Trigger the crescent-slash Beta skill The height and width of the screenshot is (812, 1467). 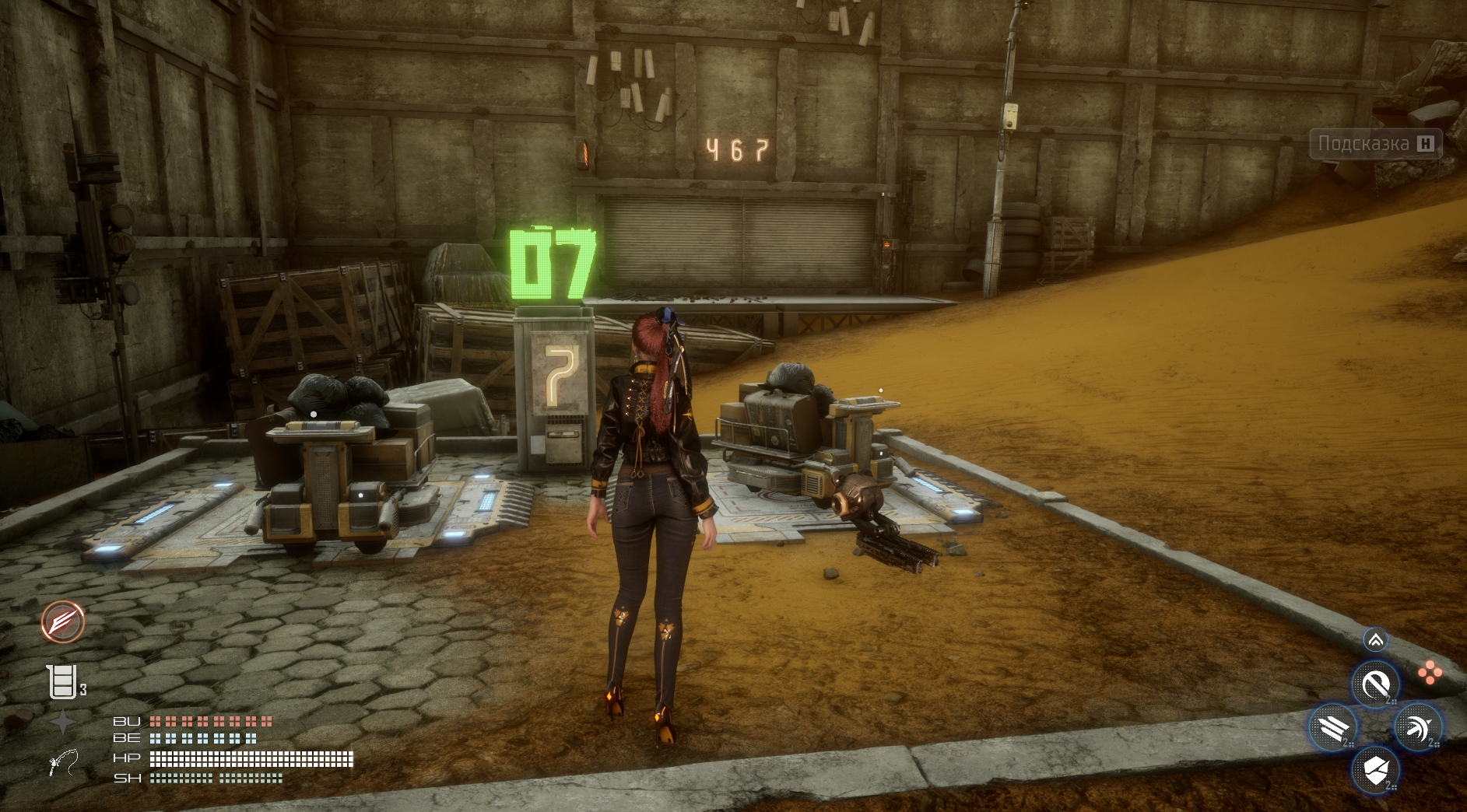pyautogui.click(x=1417, y=728)
